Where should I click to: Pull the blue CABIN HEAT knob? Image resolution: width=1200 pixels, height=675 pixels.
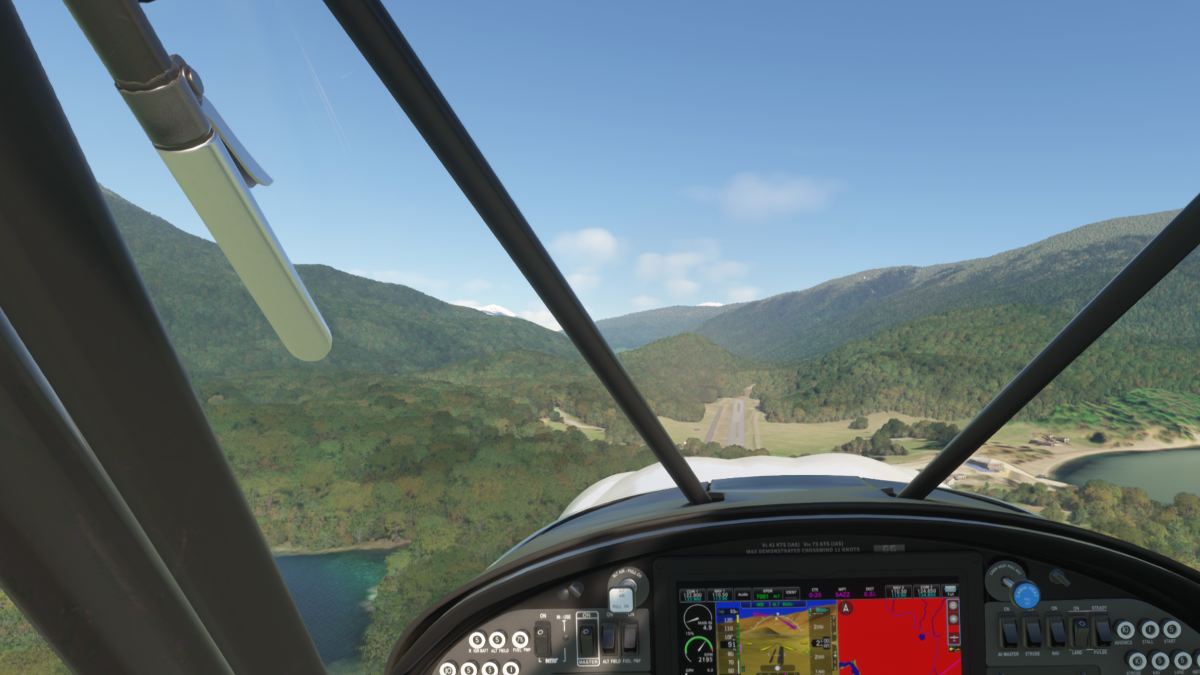(x=1026, y=595)
